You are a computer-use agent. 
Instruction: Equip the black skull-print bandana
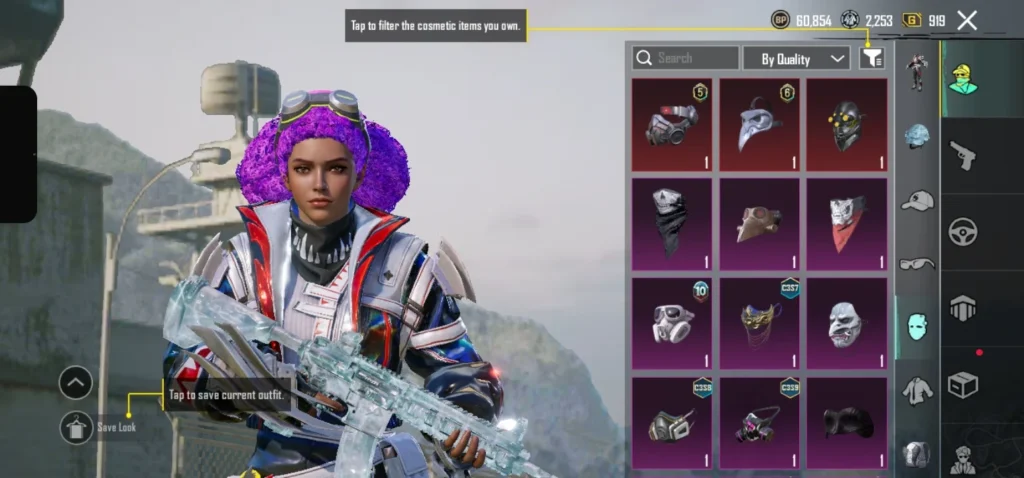pyautogui.click(x=672, y=224)
